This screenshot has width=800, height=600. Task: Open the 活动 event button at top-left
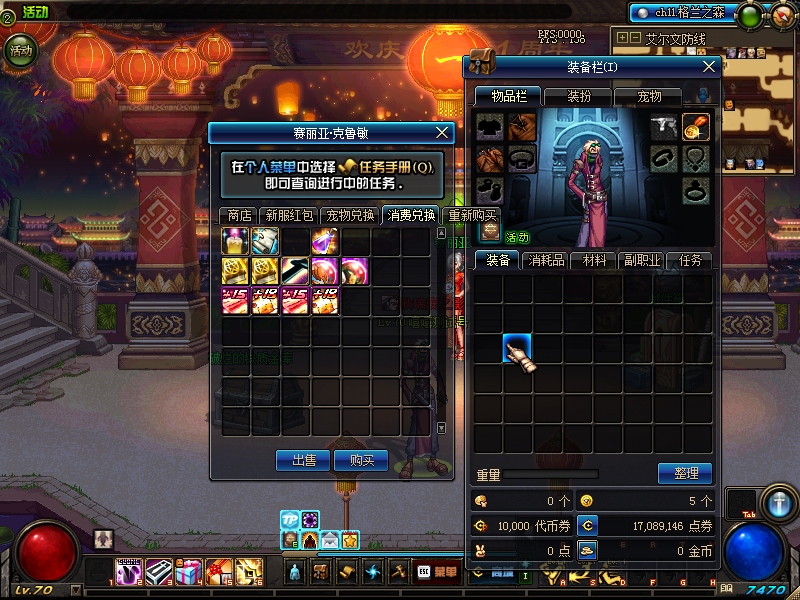(19, 48)
